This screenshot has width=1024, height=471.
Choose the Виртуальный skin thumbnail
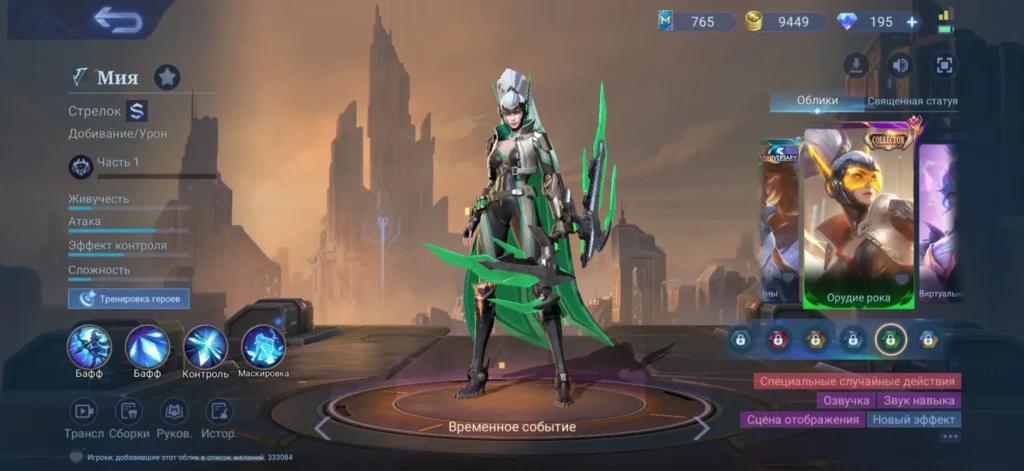click(x=940, y=220)
